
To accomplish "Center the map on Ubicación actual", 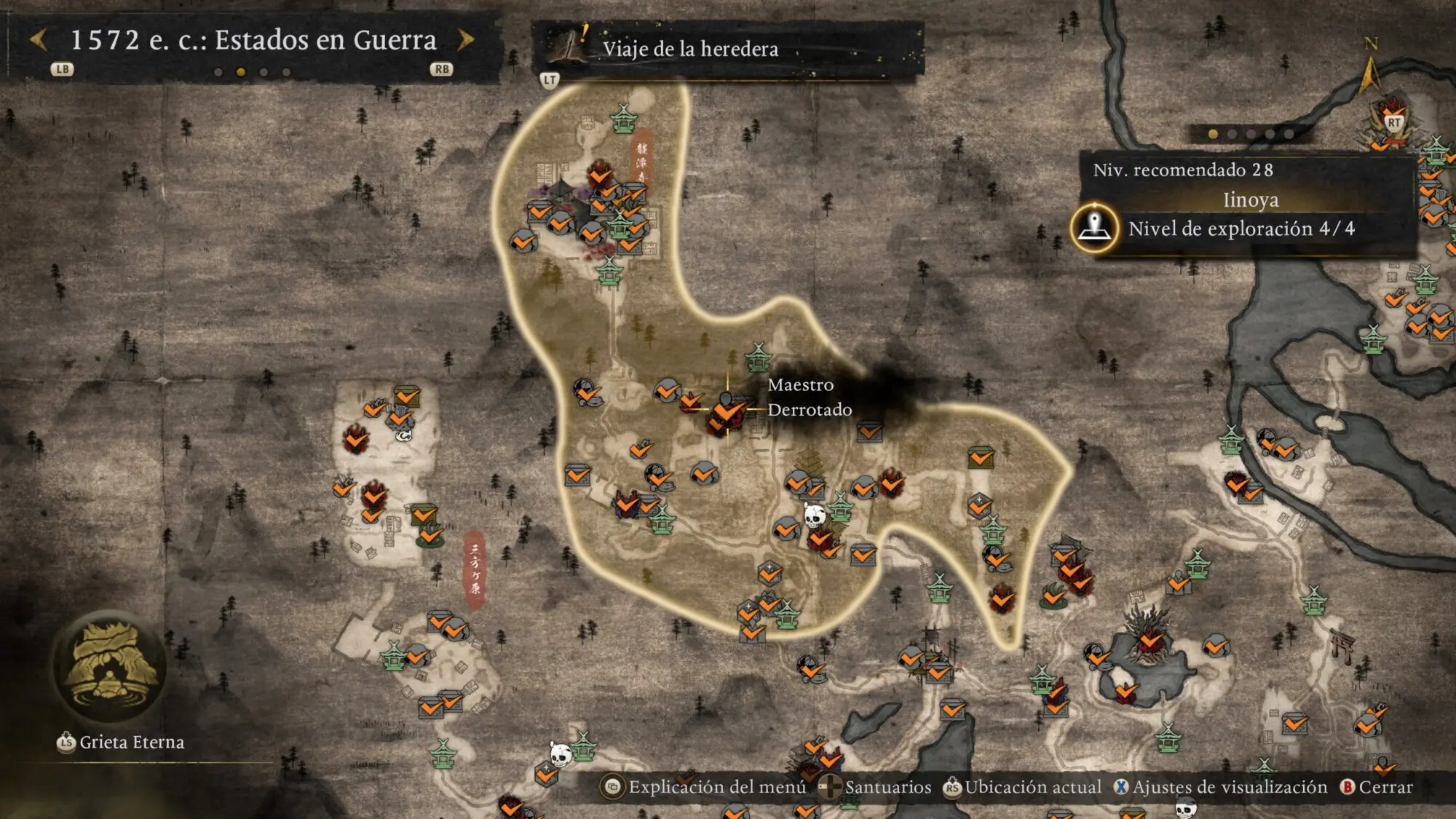I will tap(1023, 787).
